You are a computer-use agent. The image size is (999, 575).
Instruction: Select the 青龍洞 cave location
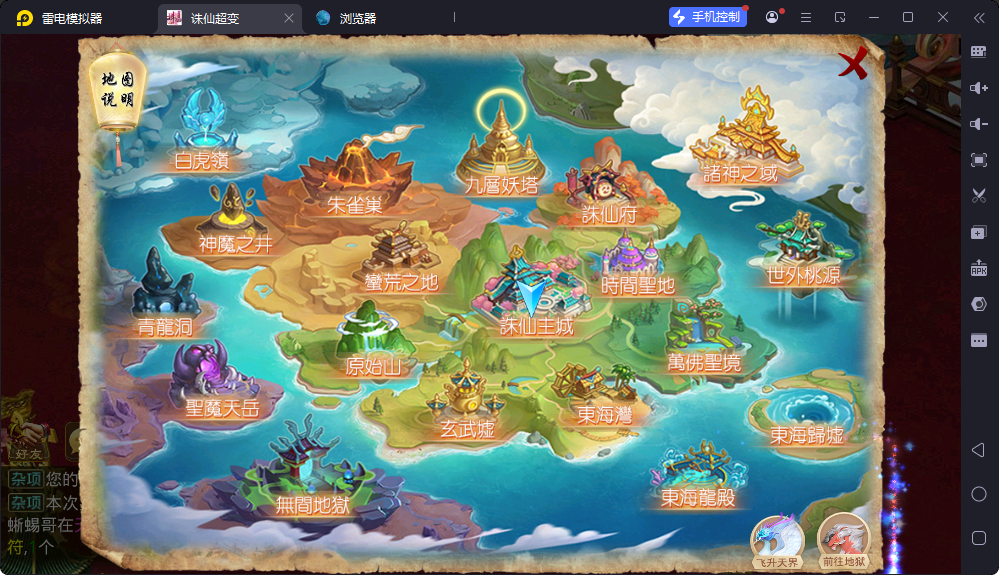point(165,299)
